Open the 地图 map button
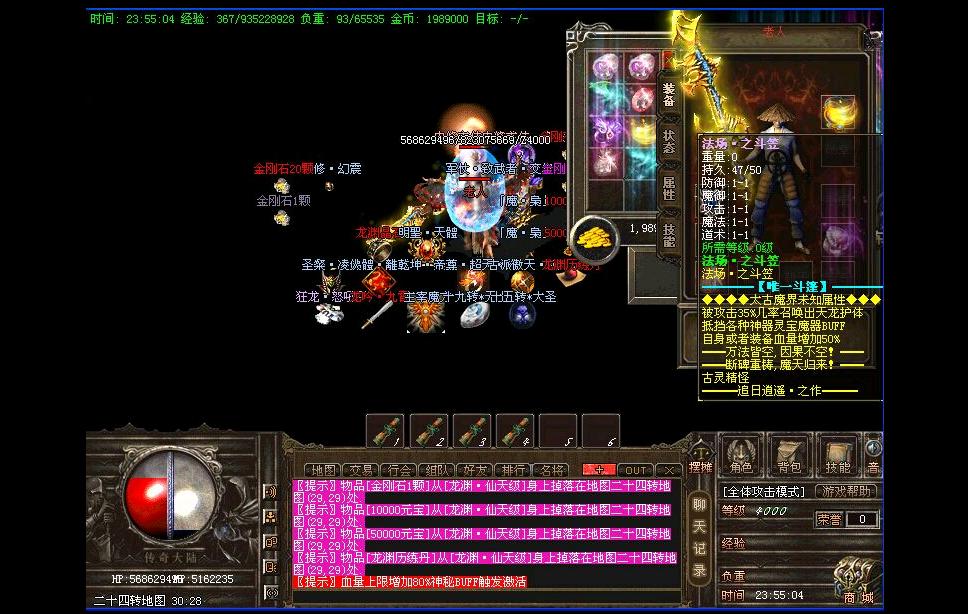Screen dimensions: 968x614 (x=324, y=470)
